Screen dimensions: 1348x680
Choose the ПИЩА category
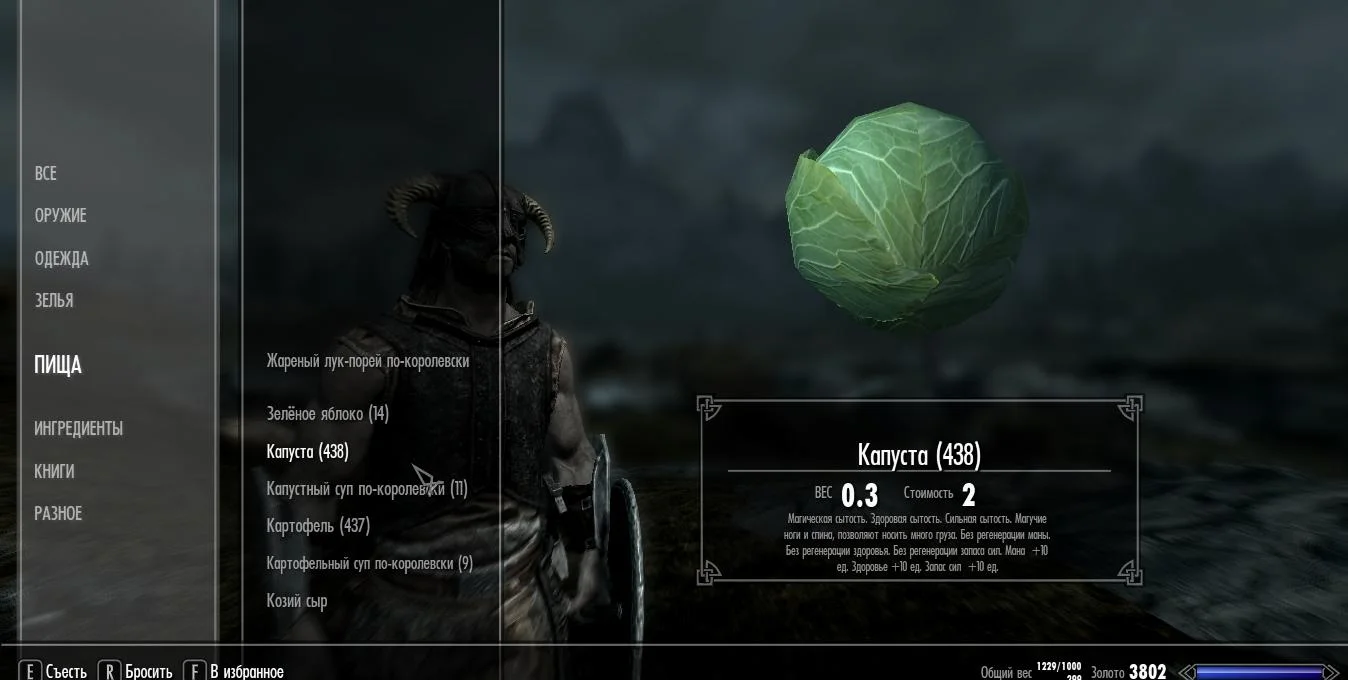coord(58,365)
